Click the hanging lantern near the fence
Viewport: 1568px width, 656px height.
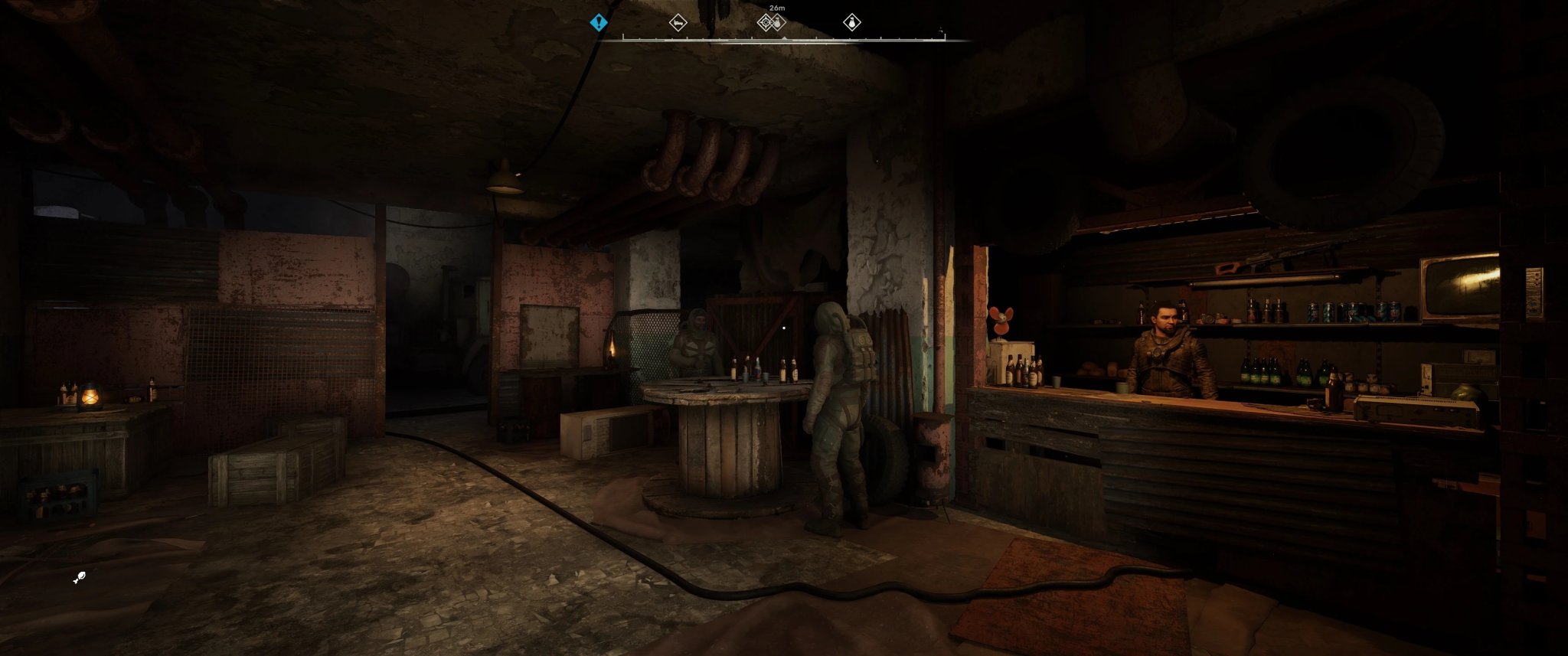pos(612,352)
